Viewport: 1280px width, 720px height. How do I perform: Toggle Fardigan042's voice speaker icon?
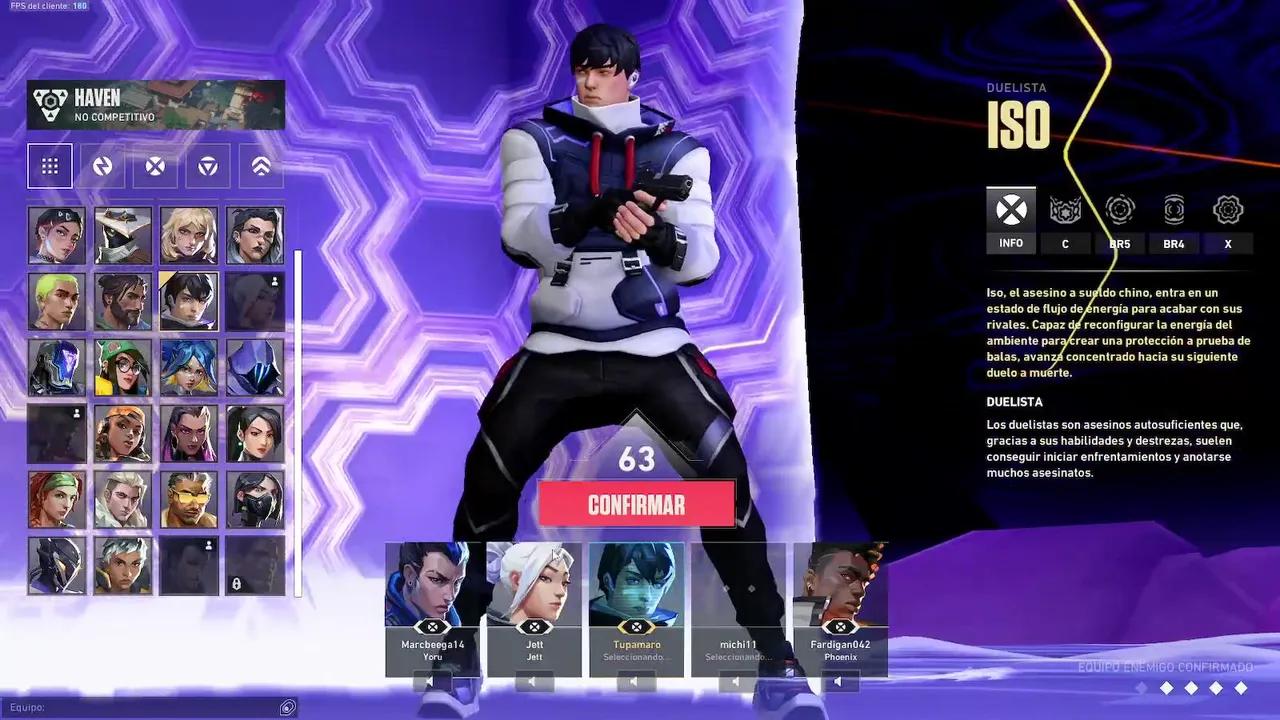point(837,679)
